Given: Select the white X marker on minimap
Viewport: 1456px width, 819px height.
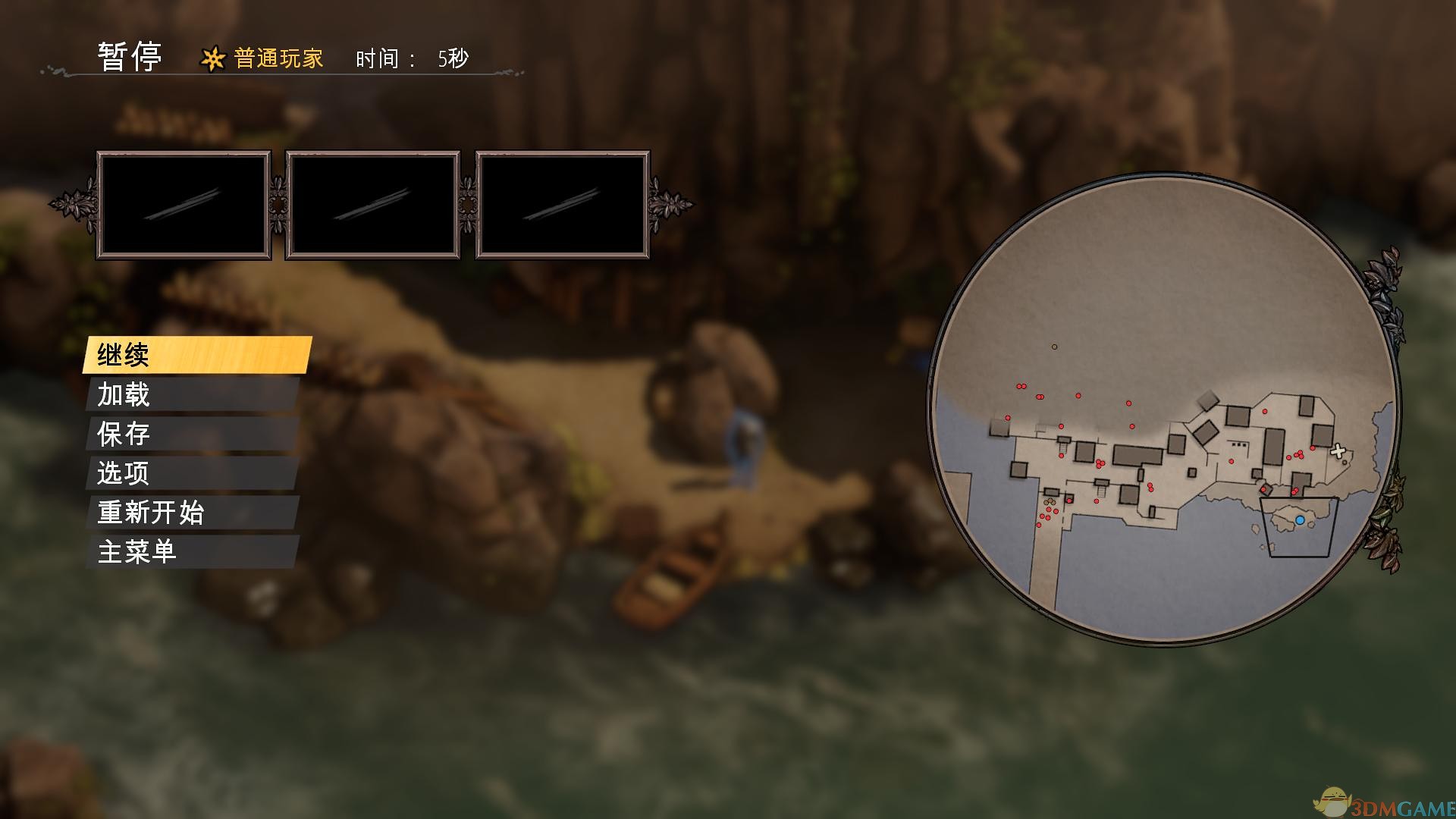Looking at the screenshot, I should point(1338,451).
